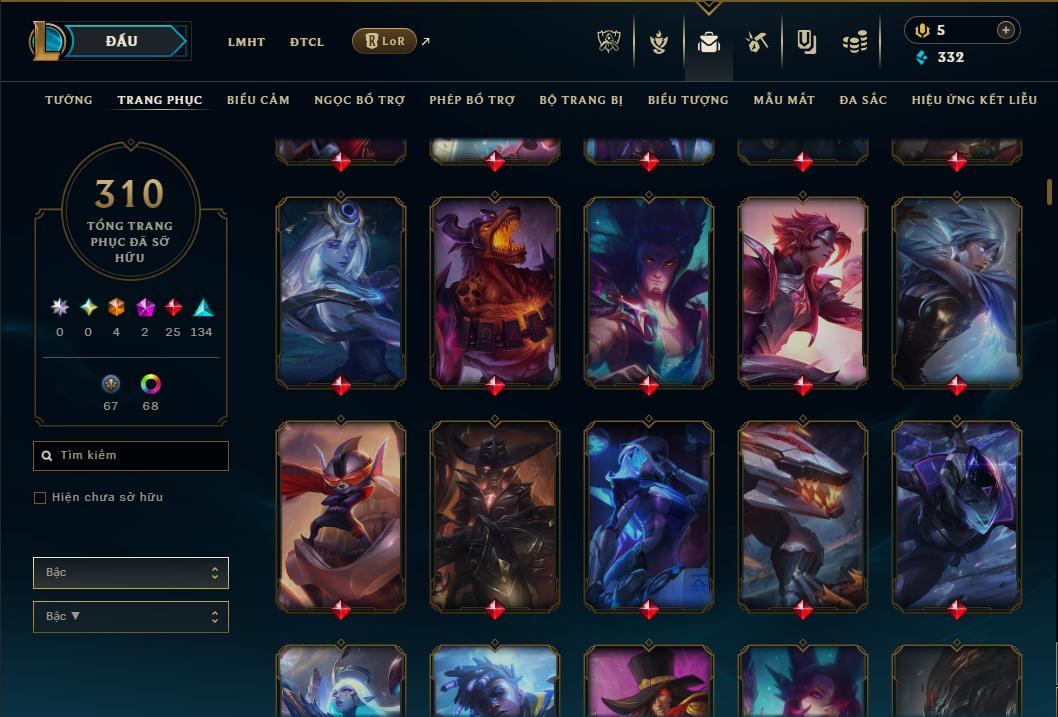Show the BỘ TRANG BỊ tab
Screen dimensions: 1058x717
[x=581, y=100]
